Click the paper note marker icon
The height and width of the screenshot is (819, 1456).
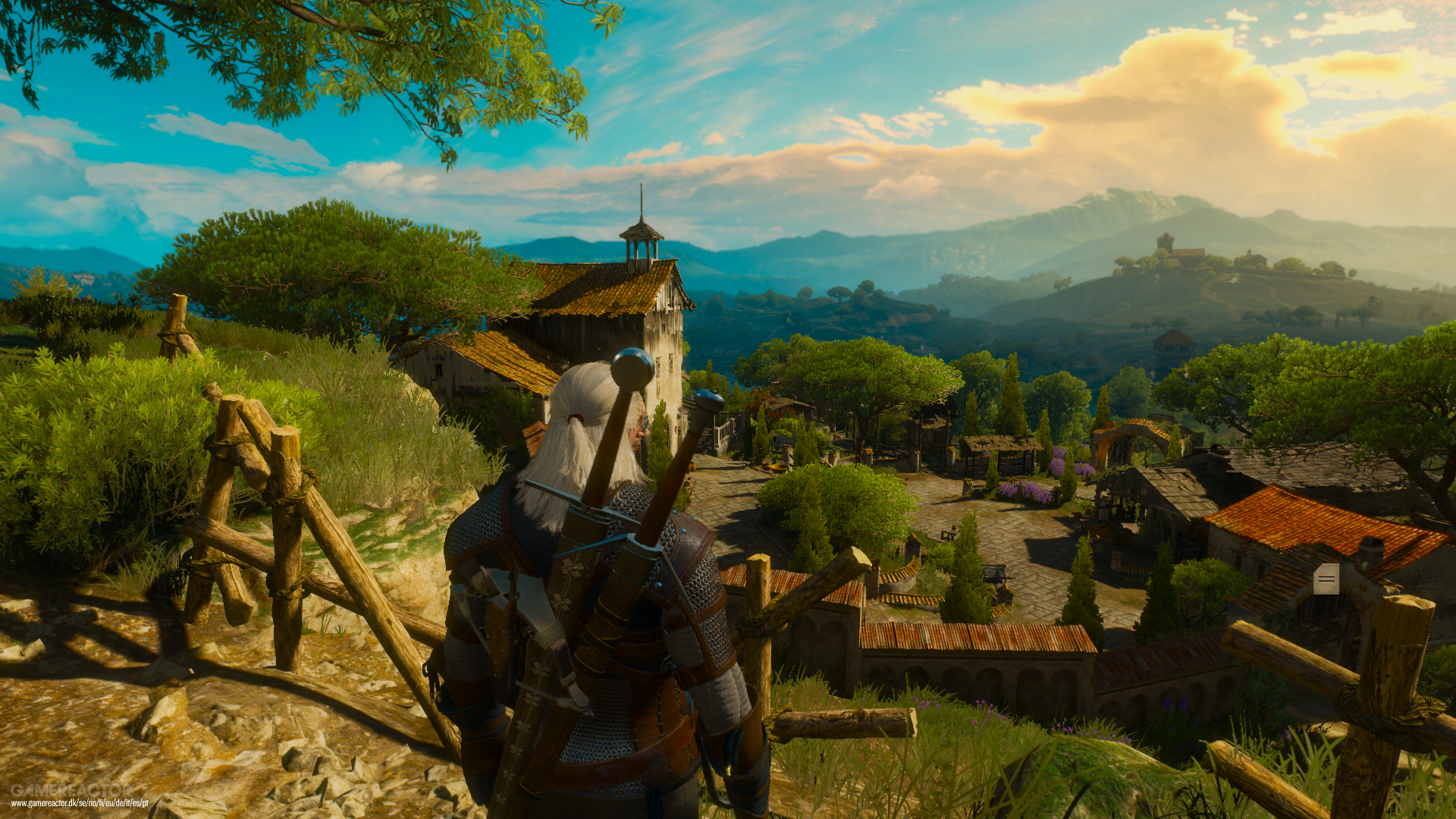pos(1326,580)
